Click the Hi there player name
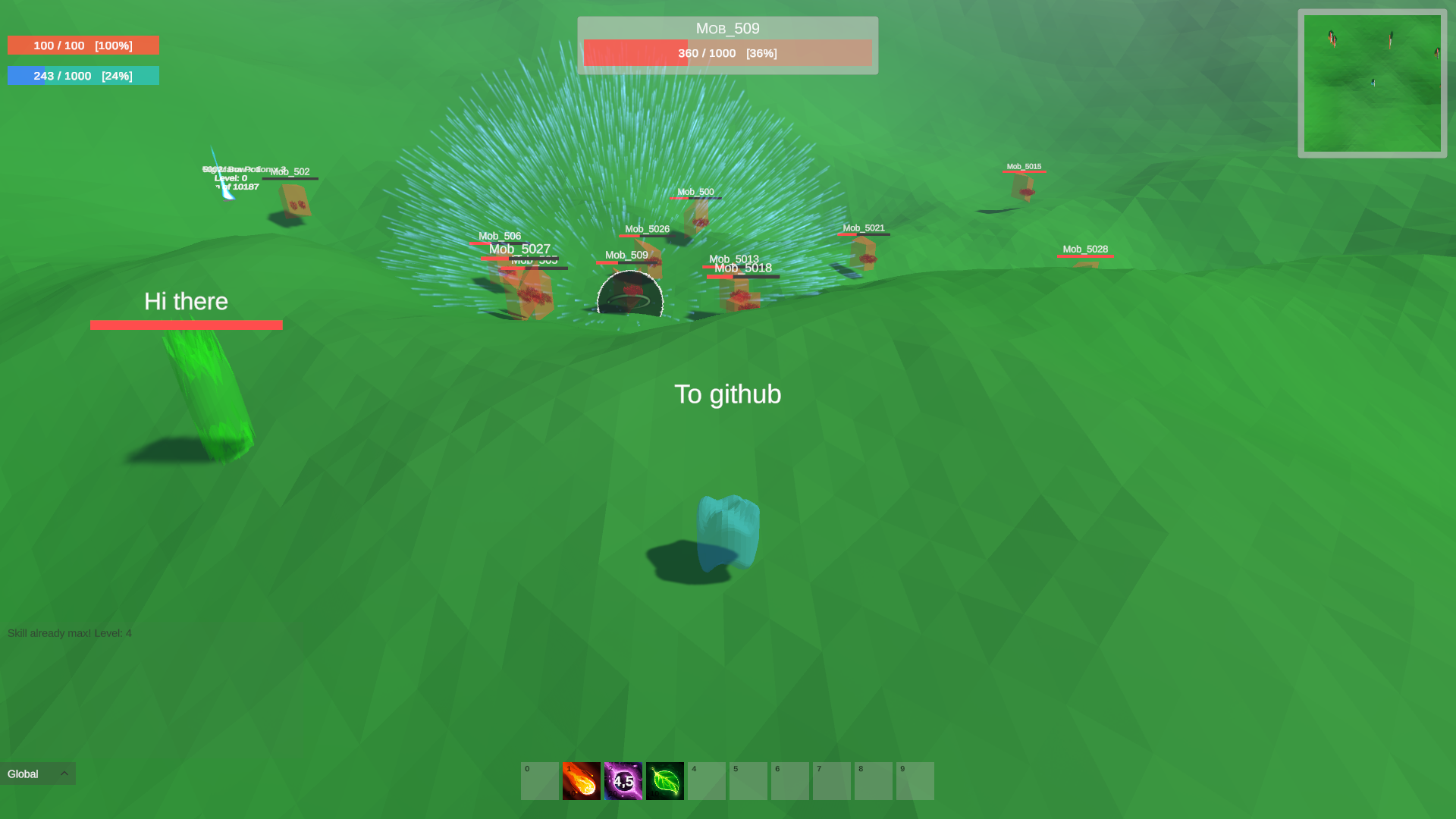1456x819 pixels. tap(186, 301)
